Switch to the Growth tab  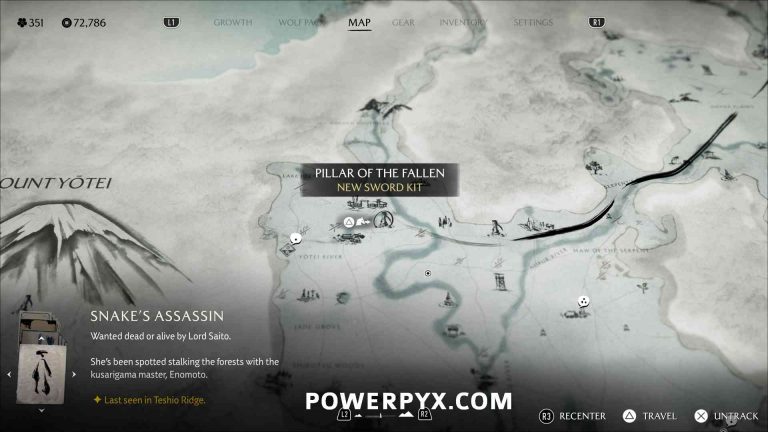pyautogui.click(x=233, y=21)
